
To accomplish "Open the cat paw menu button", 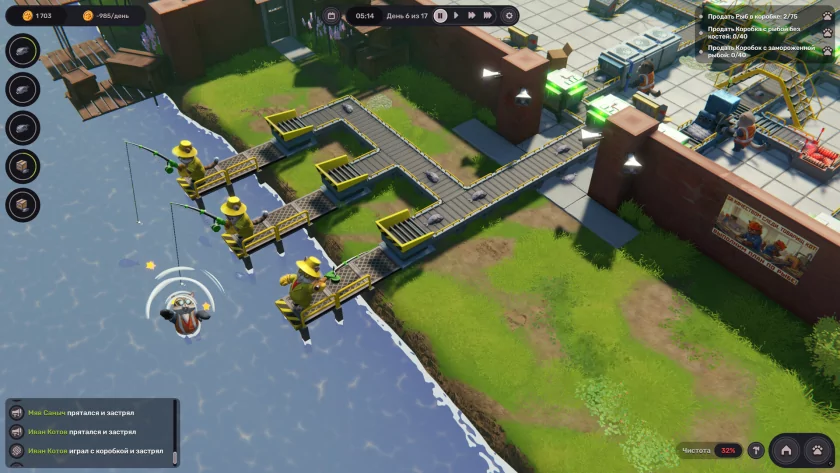I will pos(817,451).
